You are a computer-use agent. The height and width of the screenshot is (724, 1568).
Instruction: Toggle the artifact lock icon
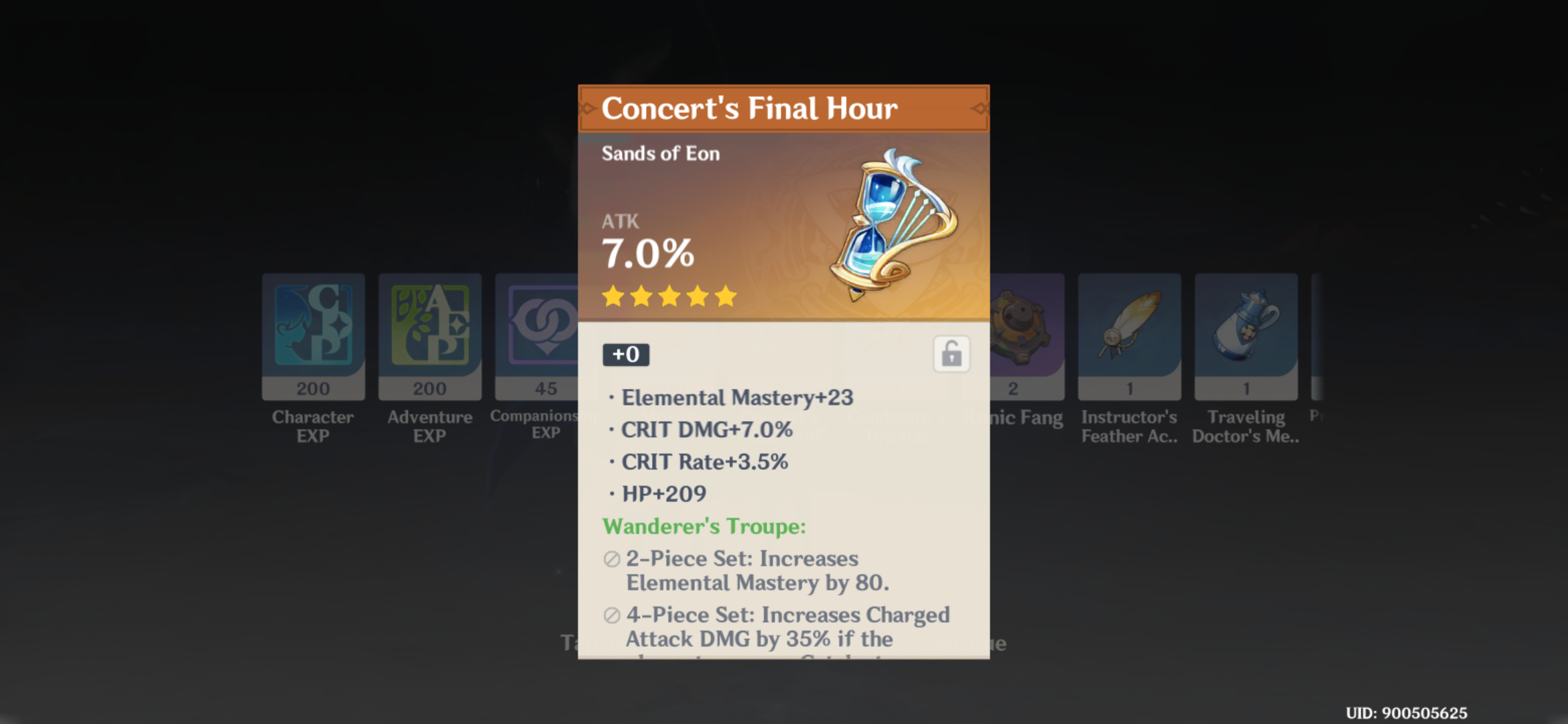[x=952, y=354]
